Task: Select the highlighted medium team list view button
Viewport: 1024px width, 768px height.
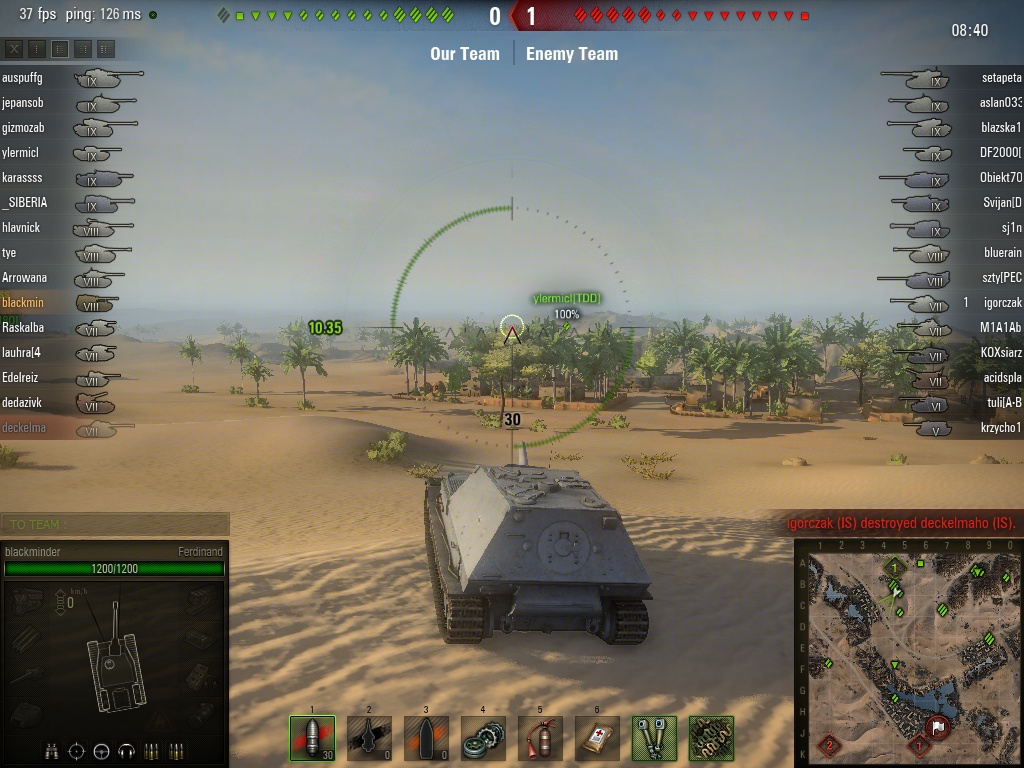Action: [x=60, y=49]
